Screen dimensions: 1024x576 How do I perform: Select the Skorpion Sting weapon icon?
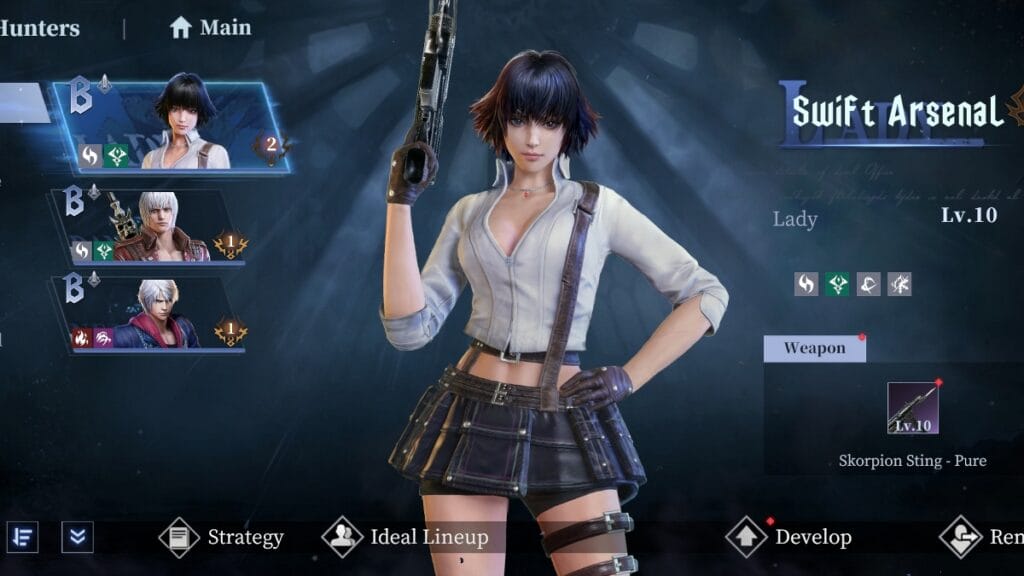pos(912,408)
